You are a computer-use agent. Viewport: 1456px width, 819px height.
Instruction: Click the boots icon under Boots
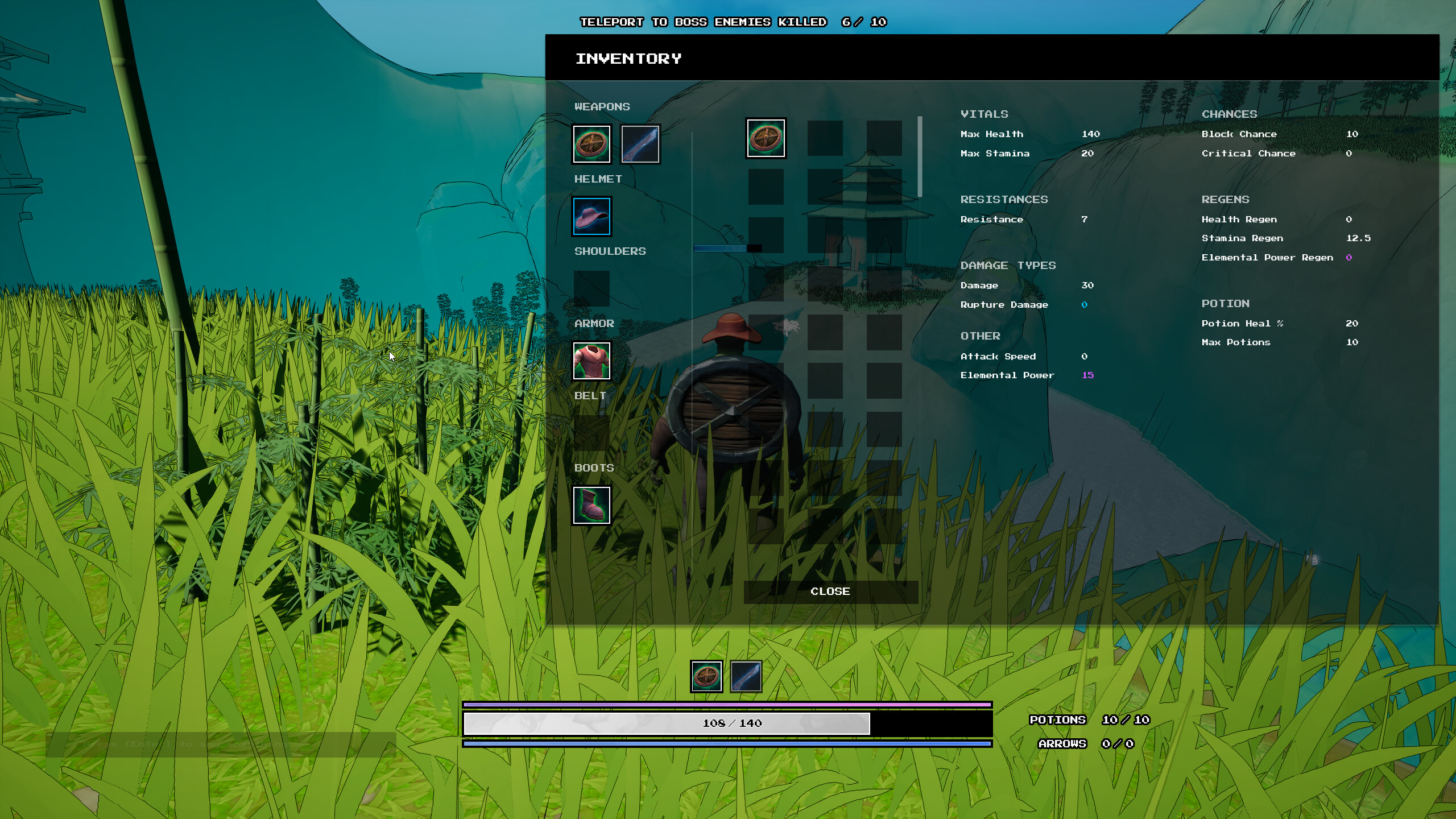pyautogui.click(x=591, y=505)
